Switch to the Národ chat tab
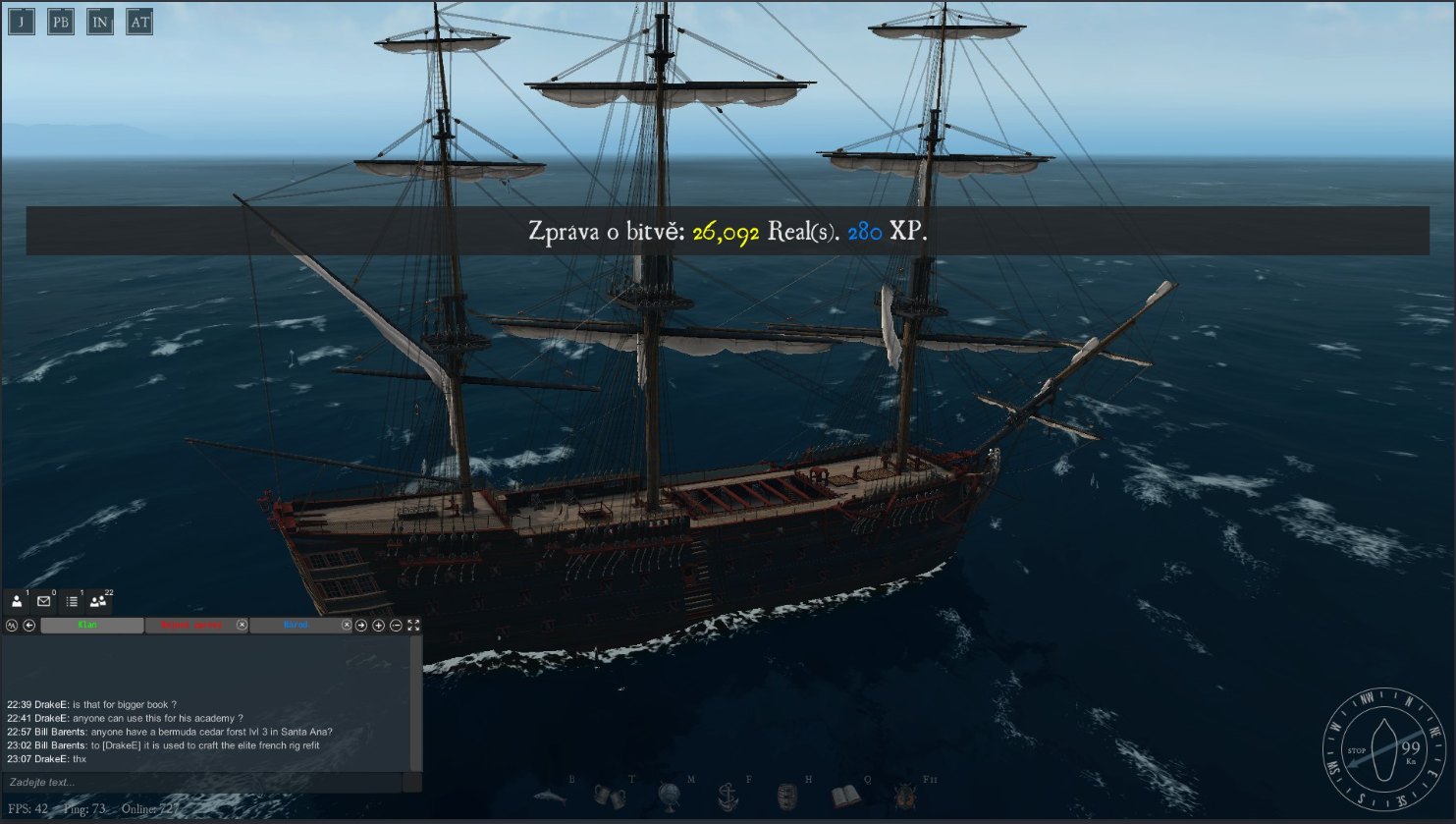The image size is (1456, 824). tap(295, 625)
